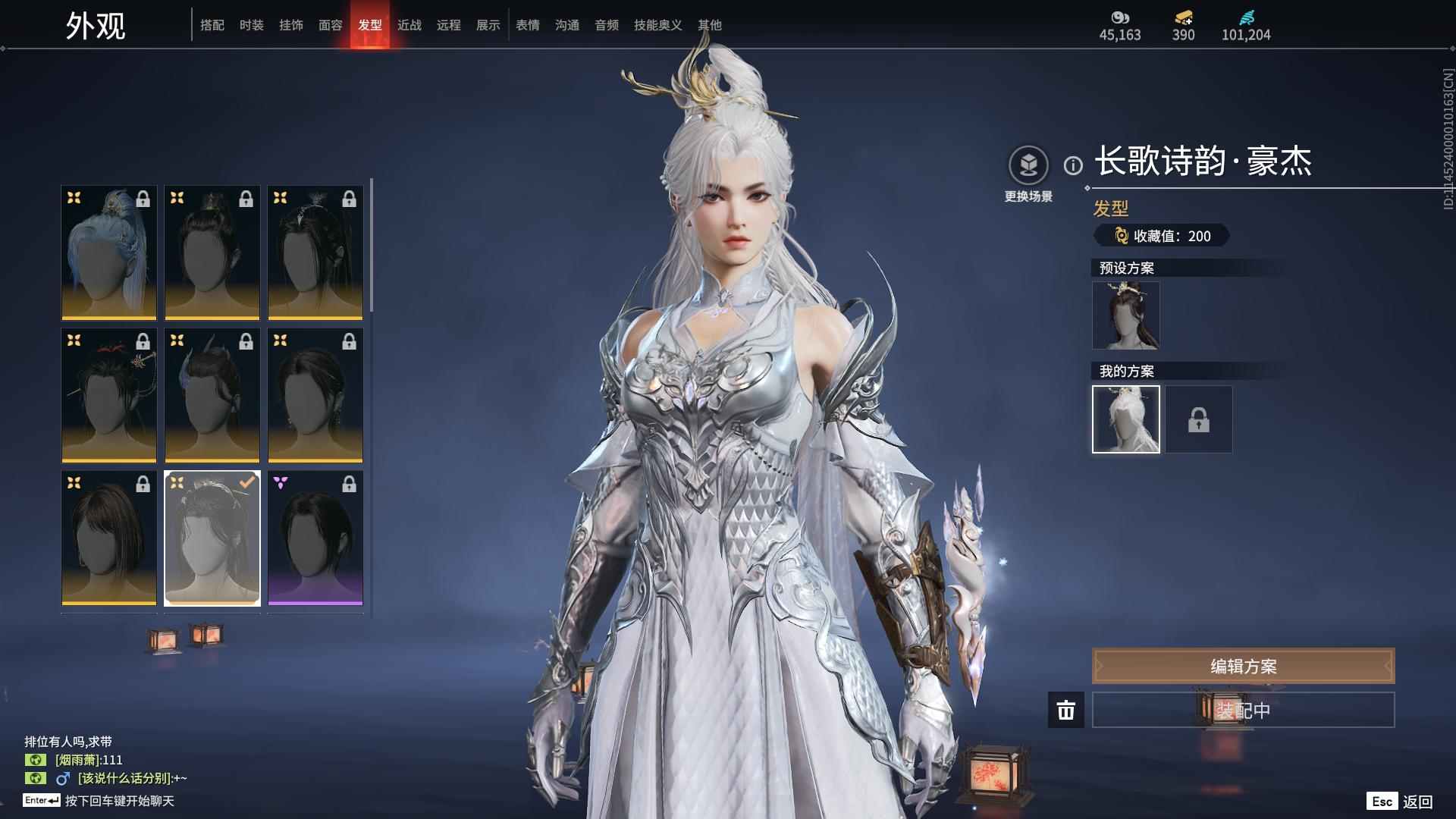This screenshot has width=1456, height=819.
Task: Switch to the 展示 tab
Action: (x=488, y=25)
